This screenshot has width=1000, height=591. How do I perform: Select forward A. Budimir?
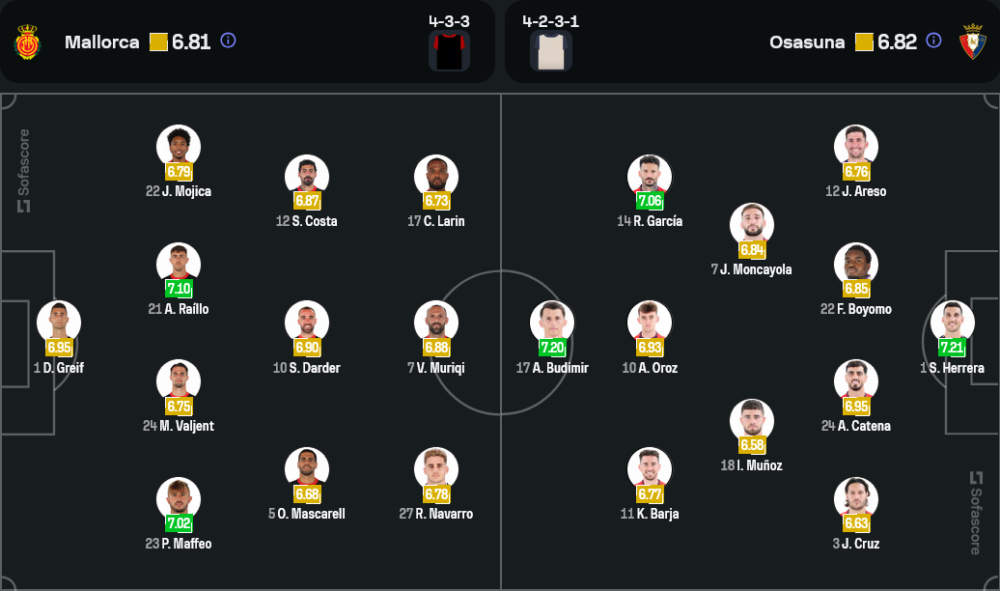(x=552, y=323)
